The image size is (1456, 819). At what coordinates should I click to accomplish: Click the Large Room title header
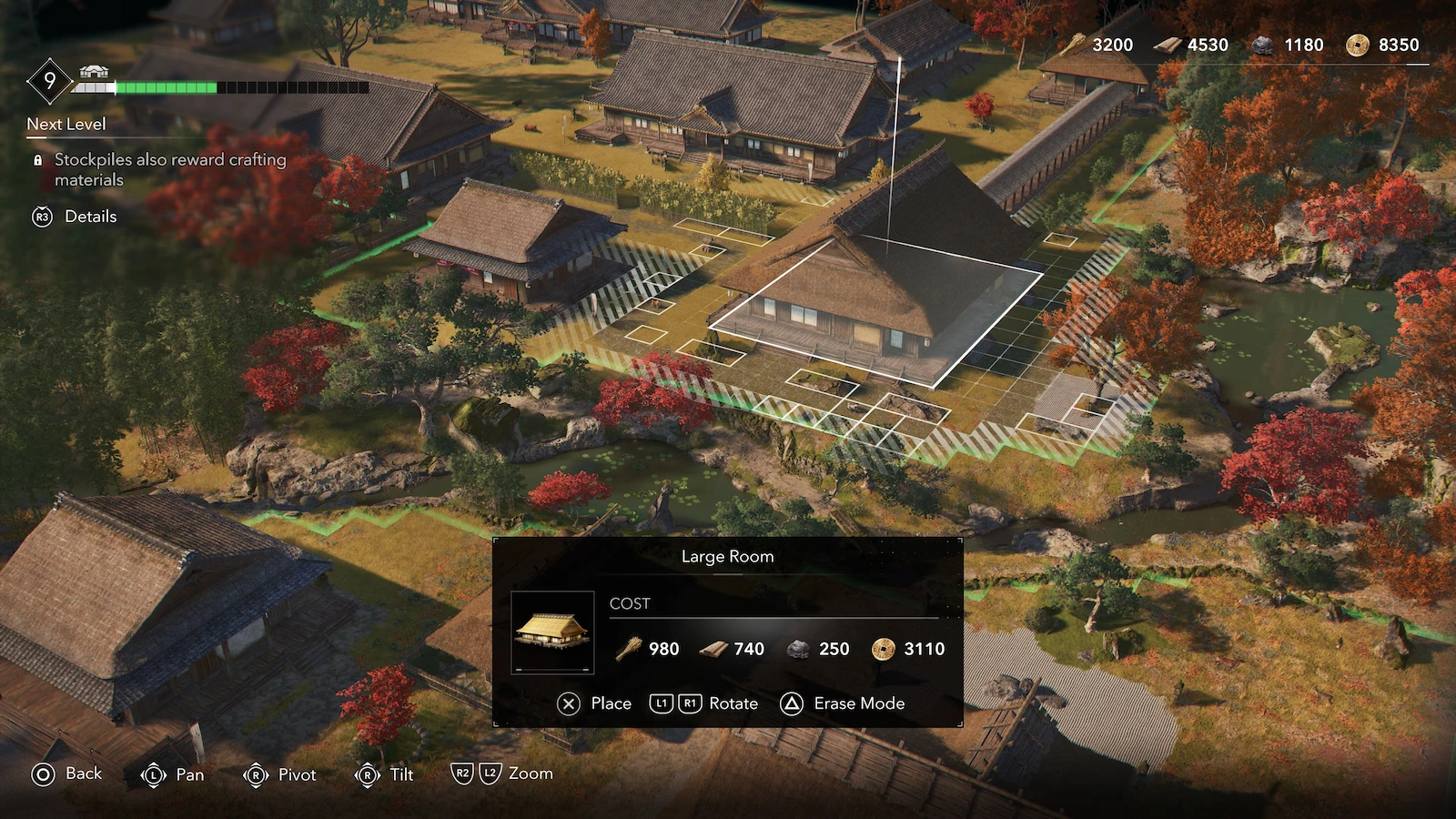click(727, 556)
